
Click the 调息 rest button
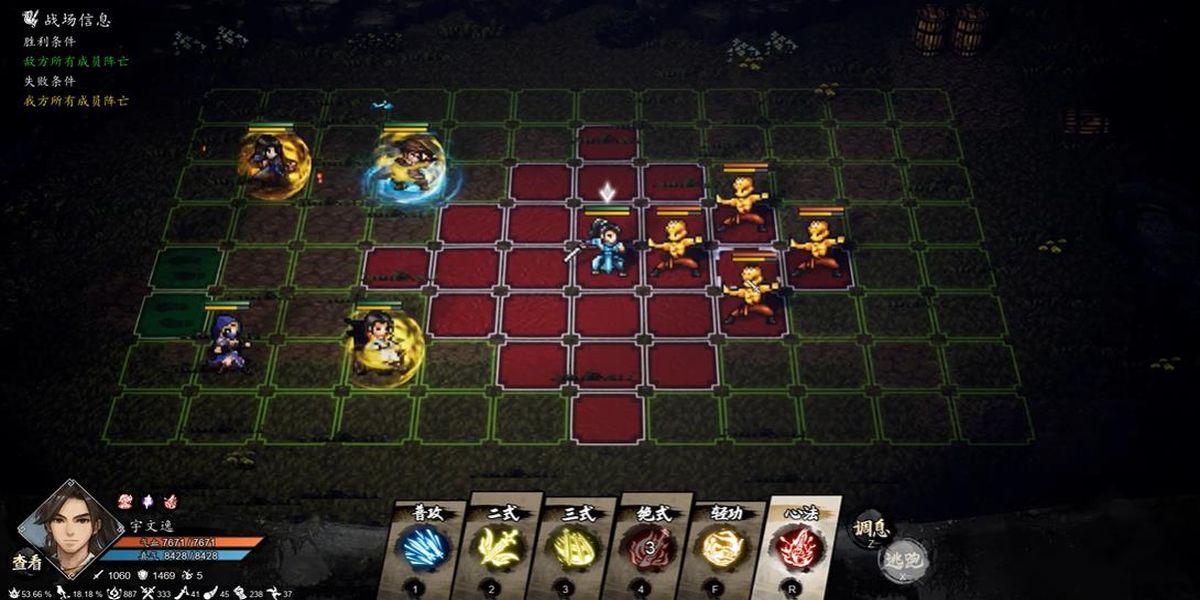pos(866,531)
